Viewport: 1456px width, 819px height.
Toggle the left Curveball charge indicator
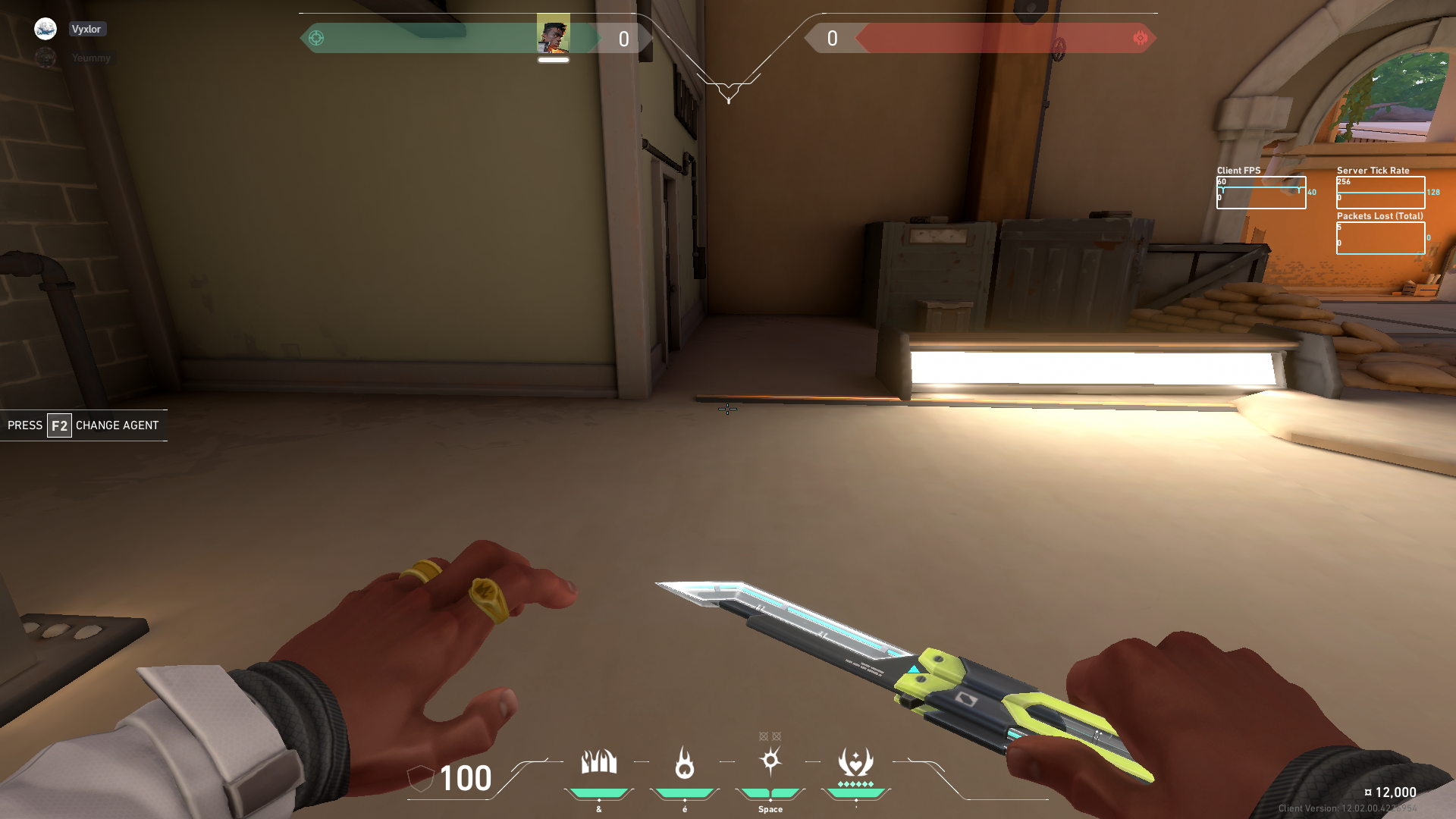(x=761, y=735)
